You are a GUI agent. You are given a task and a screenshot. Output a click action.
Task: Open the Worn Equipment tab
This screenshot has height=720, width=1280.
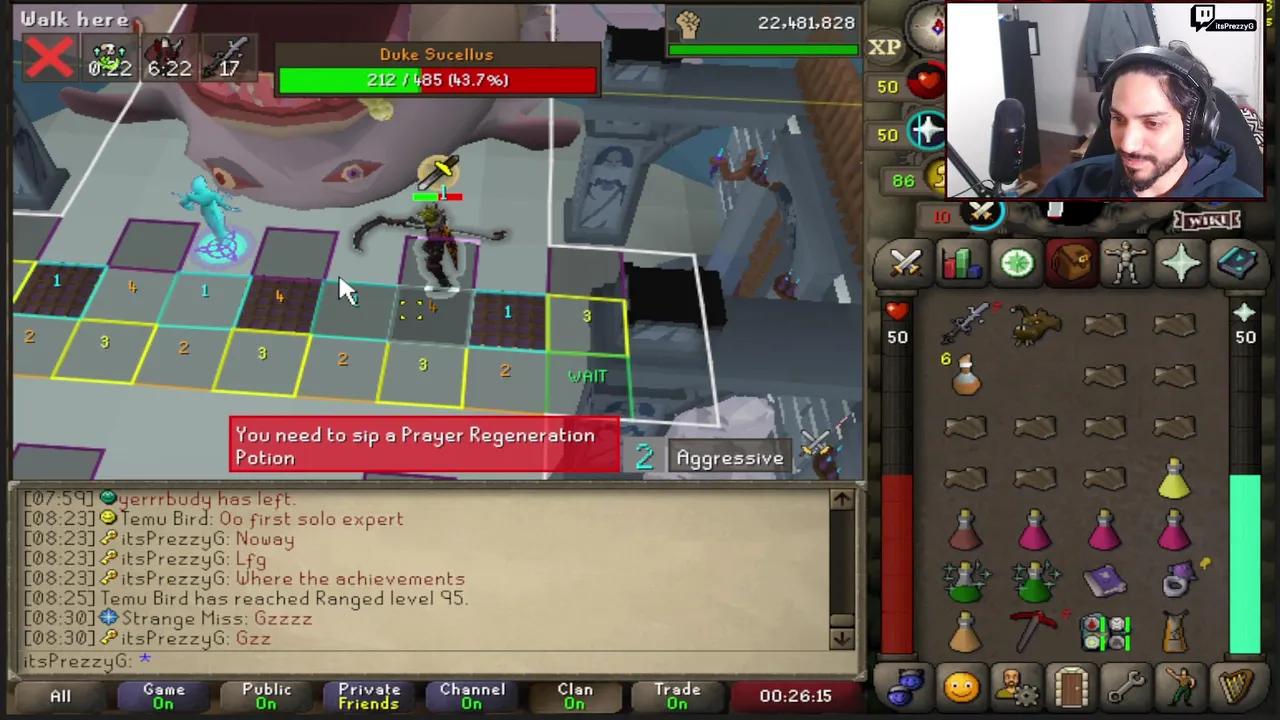[x=1125, y=262]
